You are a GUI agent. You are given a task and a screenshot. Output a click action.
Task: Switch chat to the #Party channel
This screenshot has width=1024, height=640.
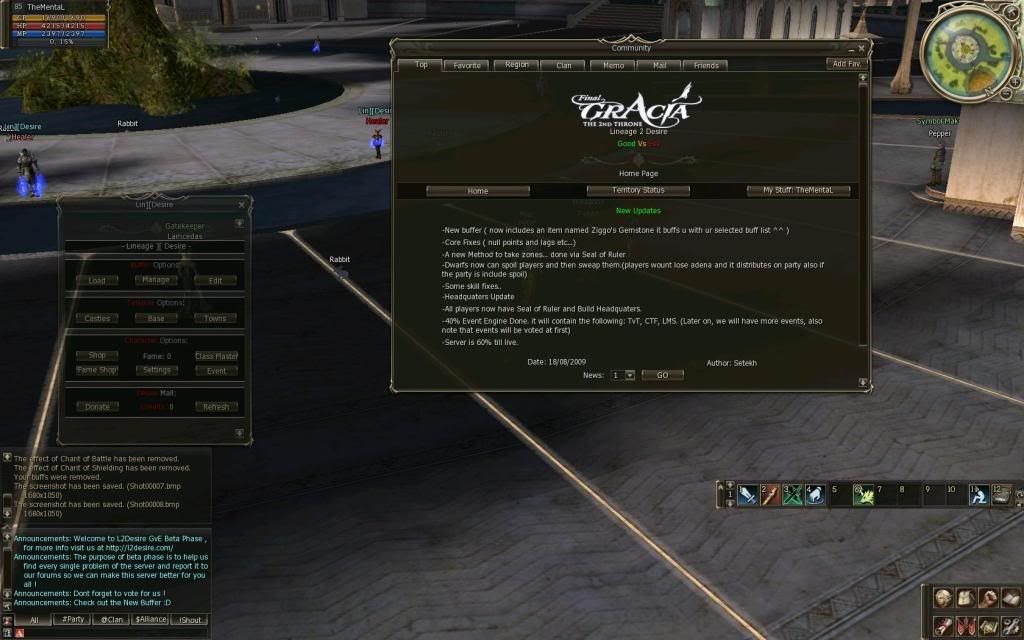[73, 620]
